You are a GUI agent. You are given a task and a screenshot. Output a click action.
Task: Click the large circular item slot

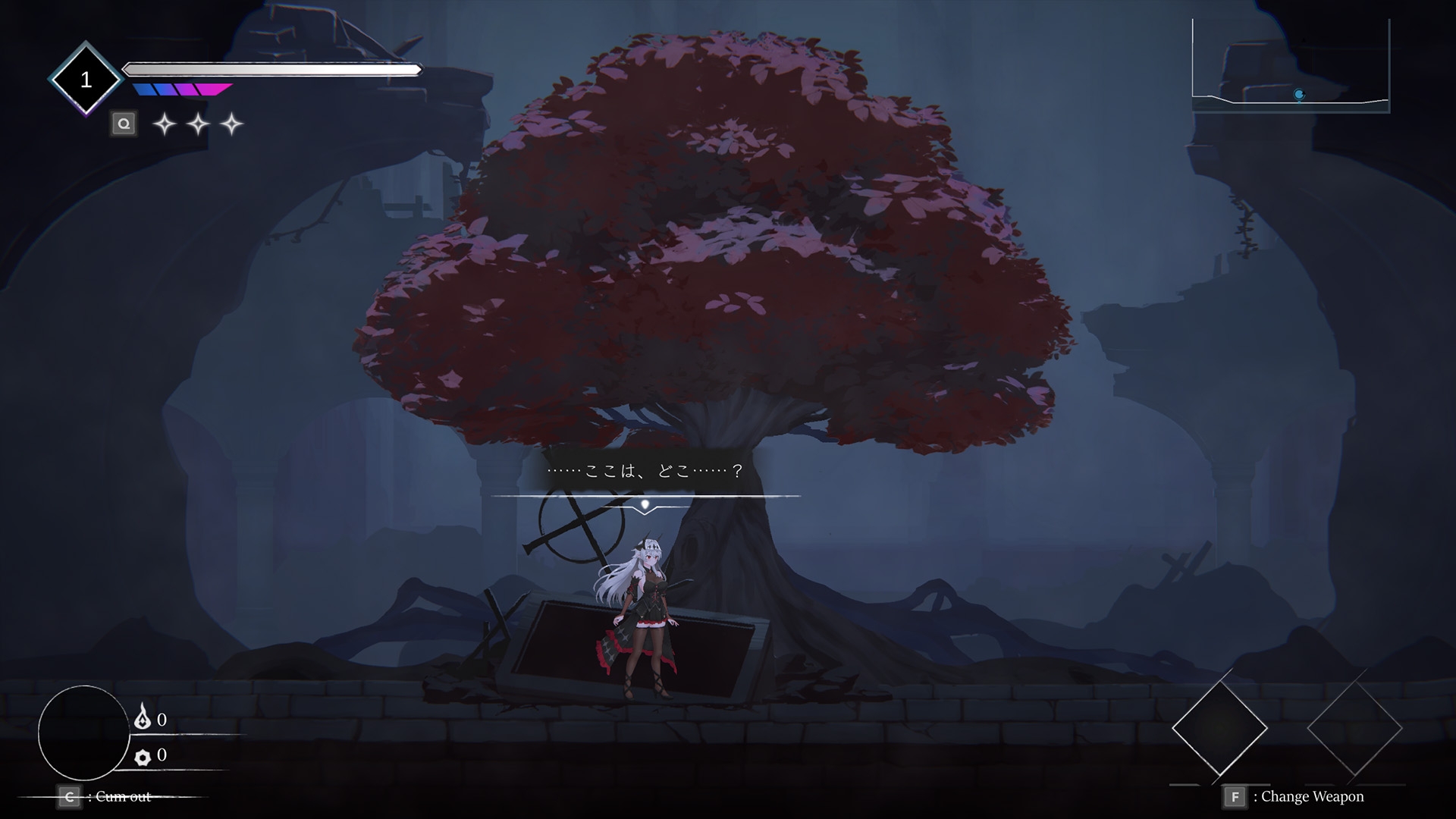point(83,733)
